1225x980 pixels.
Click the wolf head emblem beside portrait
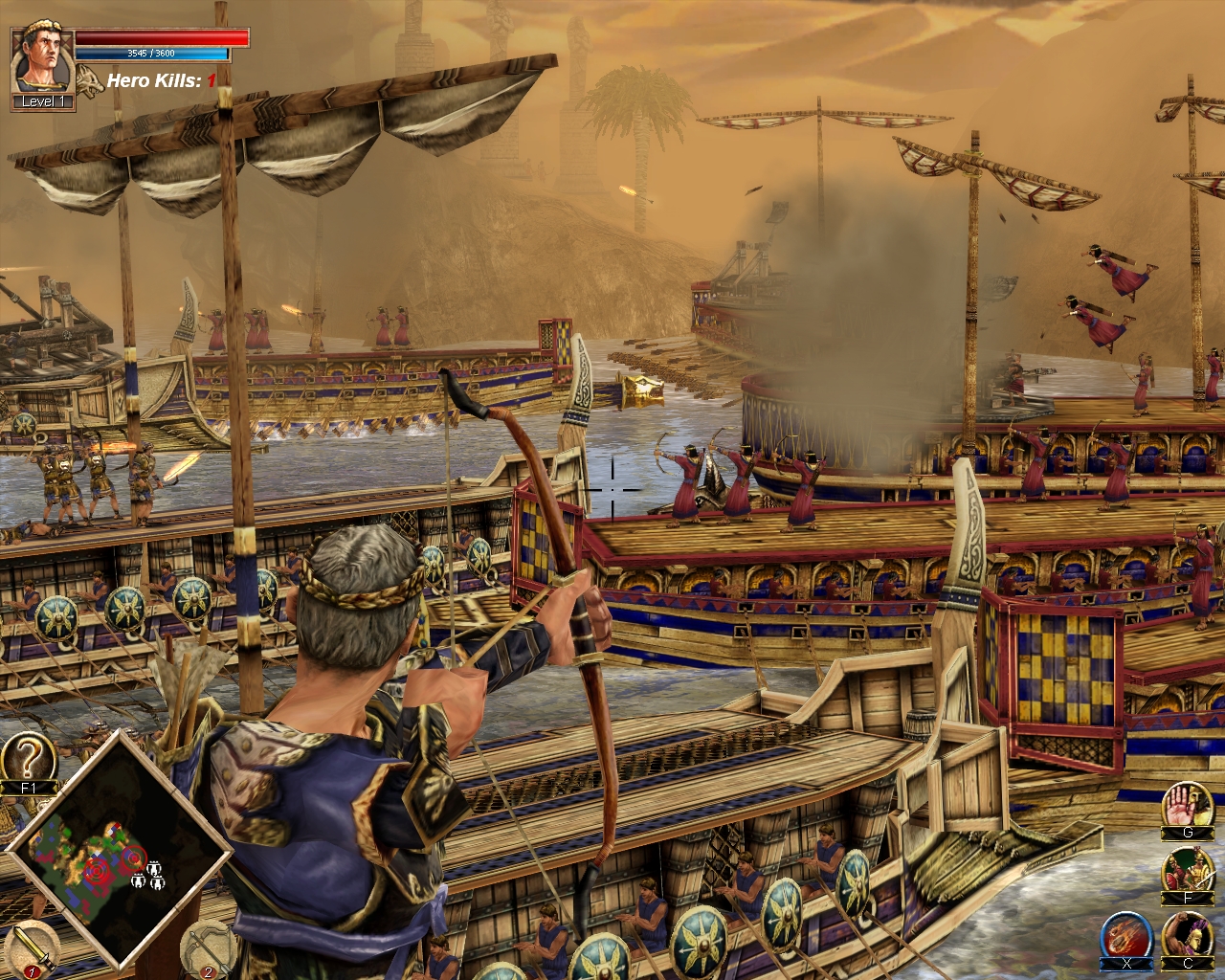tap(90, 80)
